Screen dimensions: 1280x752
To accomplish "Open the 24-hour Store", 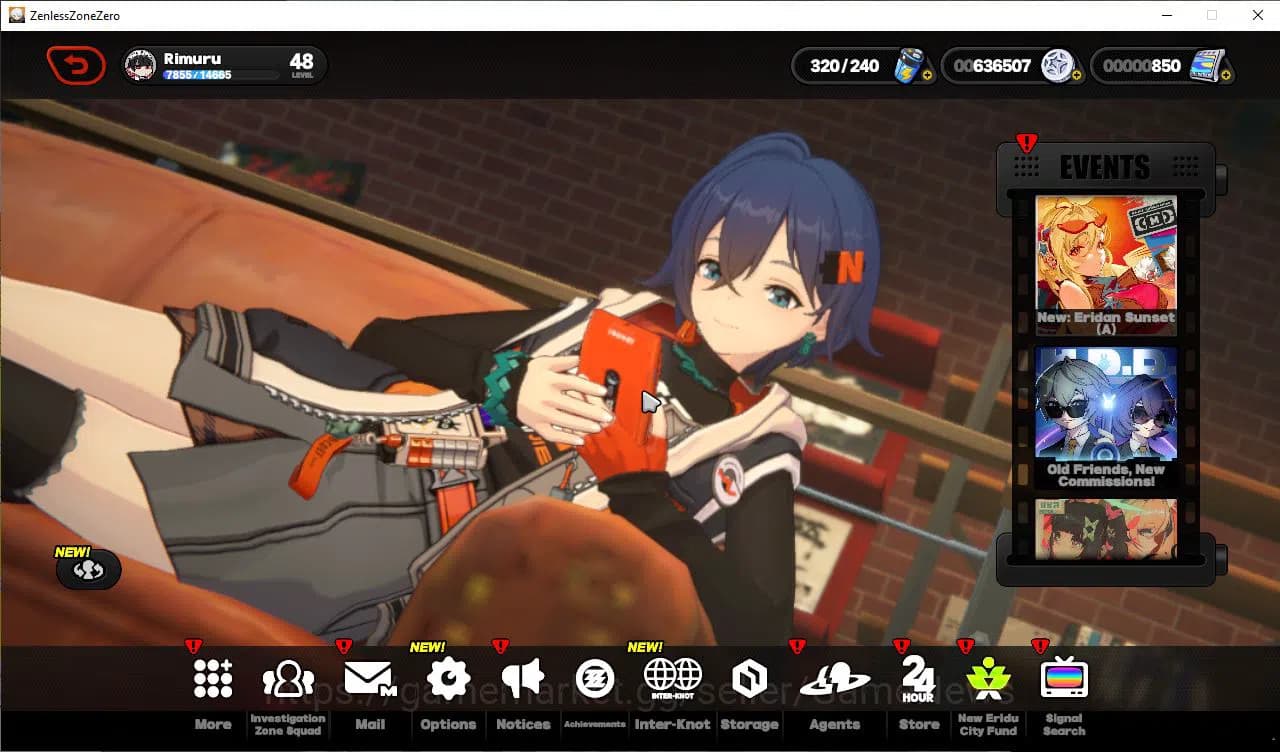I will coord(917,678).
